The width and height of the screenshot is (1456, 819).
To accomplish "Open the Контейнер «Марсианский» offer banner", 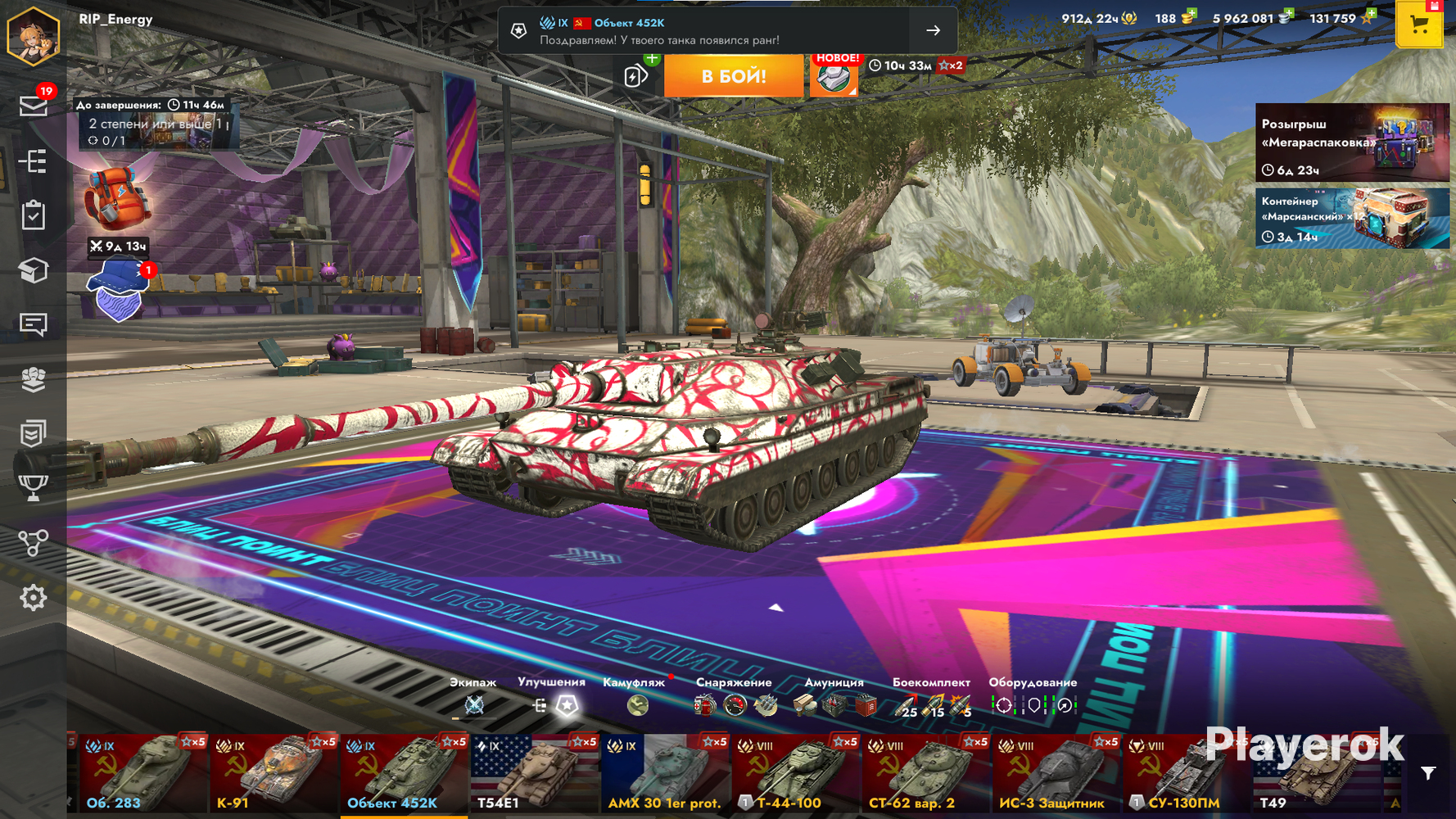I will click(x=1352, y=219).
